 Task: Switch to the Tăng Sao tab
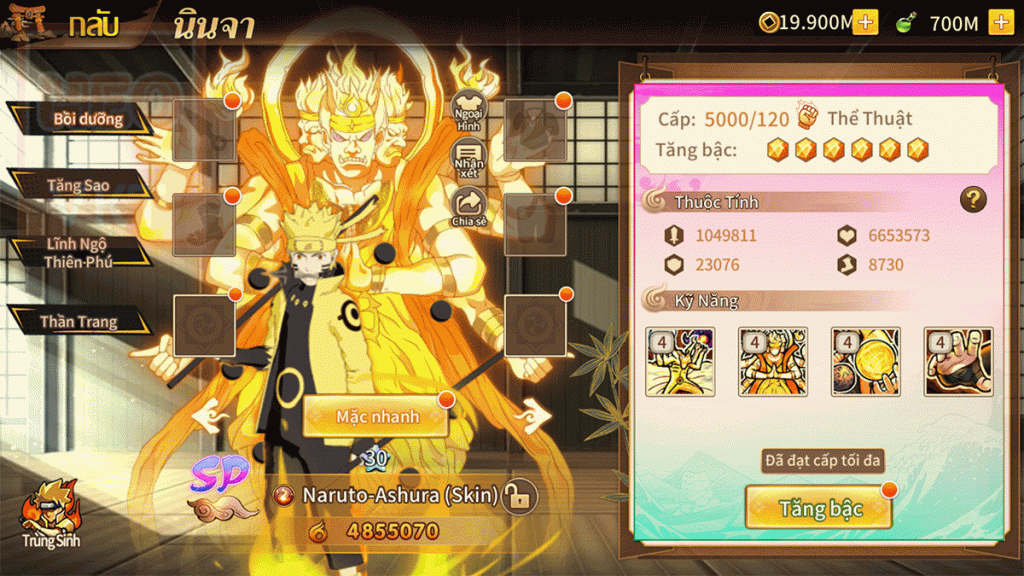(x=78, y=185)
